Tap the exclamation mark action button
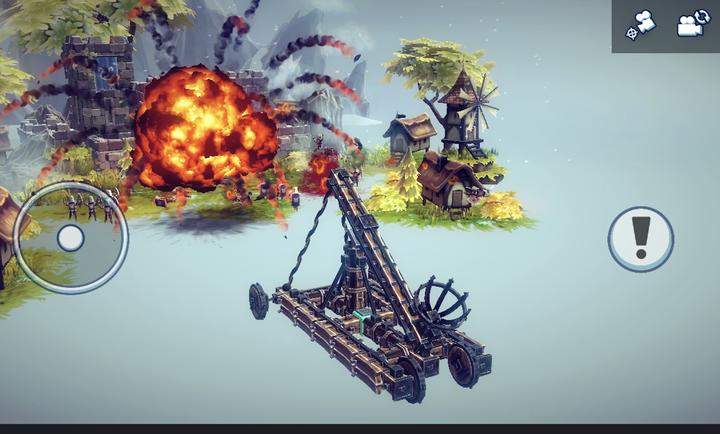This screenshot has height=434, width=720. coord(641,239)
